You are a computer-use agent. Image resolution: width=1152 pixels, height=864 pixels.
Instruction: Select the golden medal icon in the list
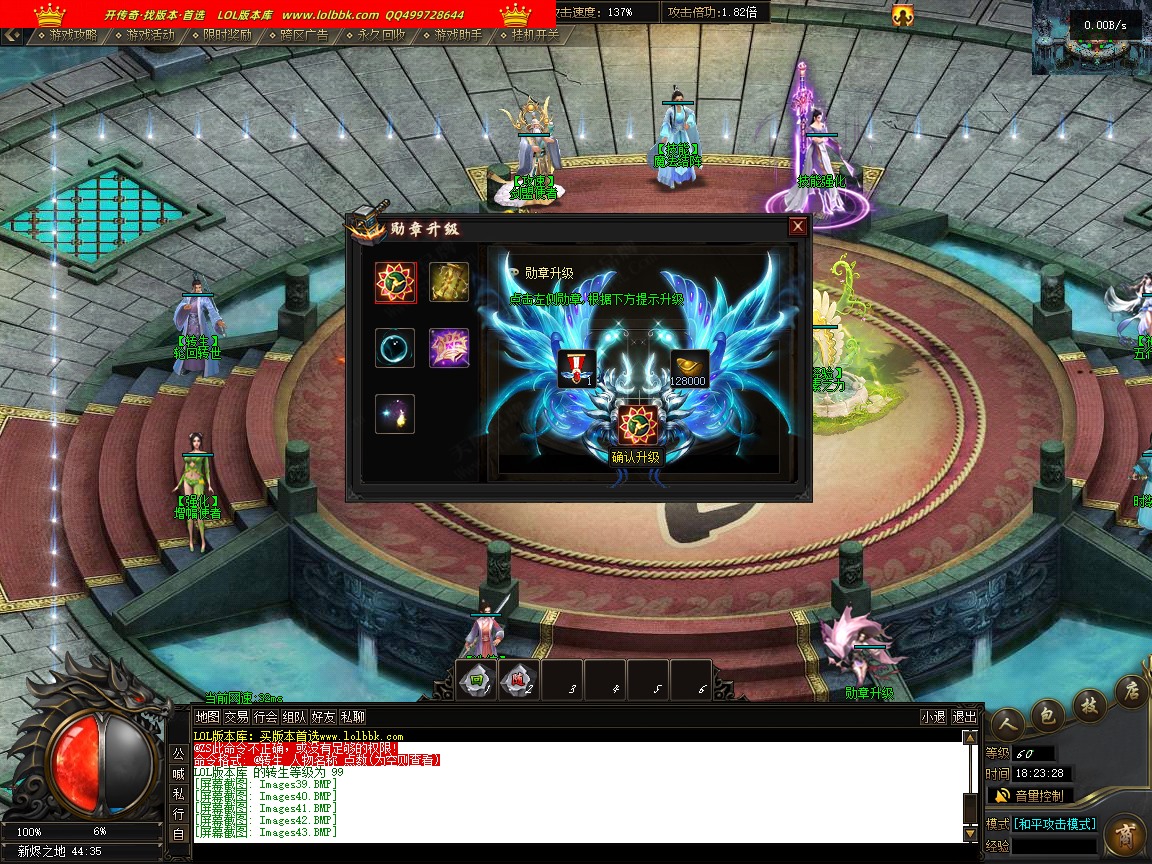pyautogui.click(x=449, y=282)
